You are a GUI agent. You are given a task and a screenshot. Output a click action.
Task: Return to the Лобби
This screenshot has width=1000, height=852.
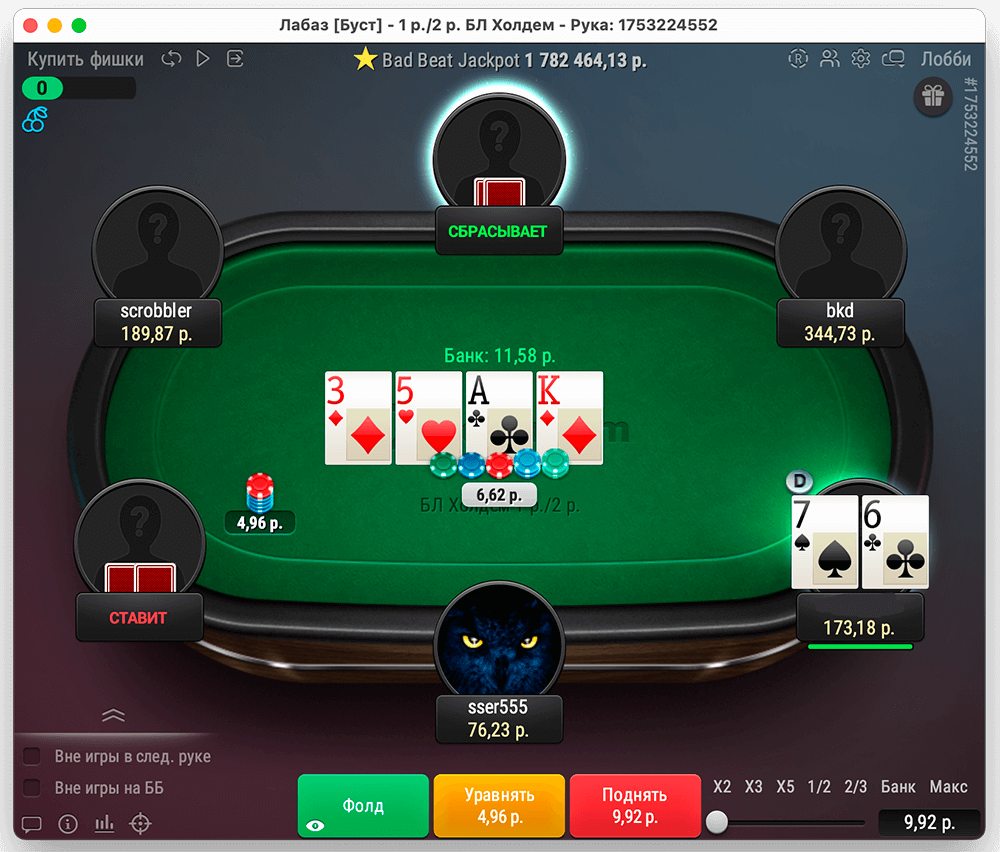pyautogui.click(x=945, y=59)
